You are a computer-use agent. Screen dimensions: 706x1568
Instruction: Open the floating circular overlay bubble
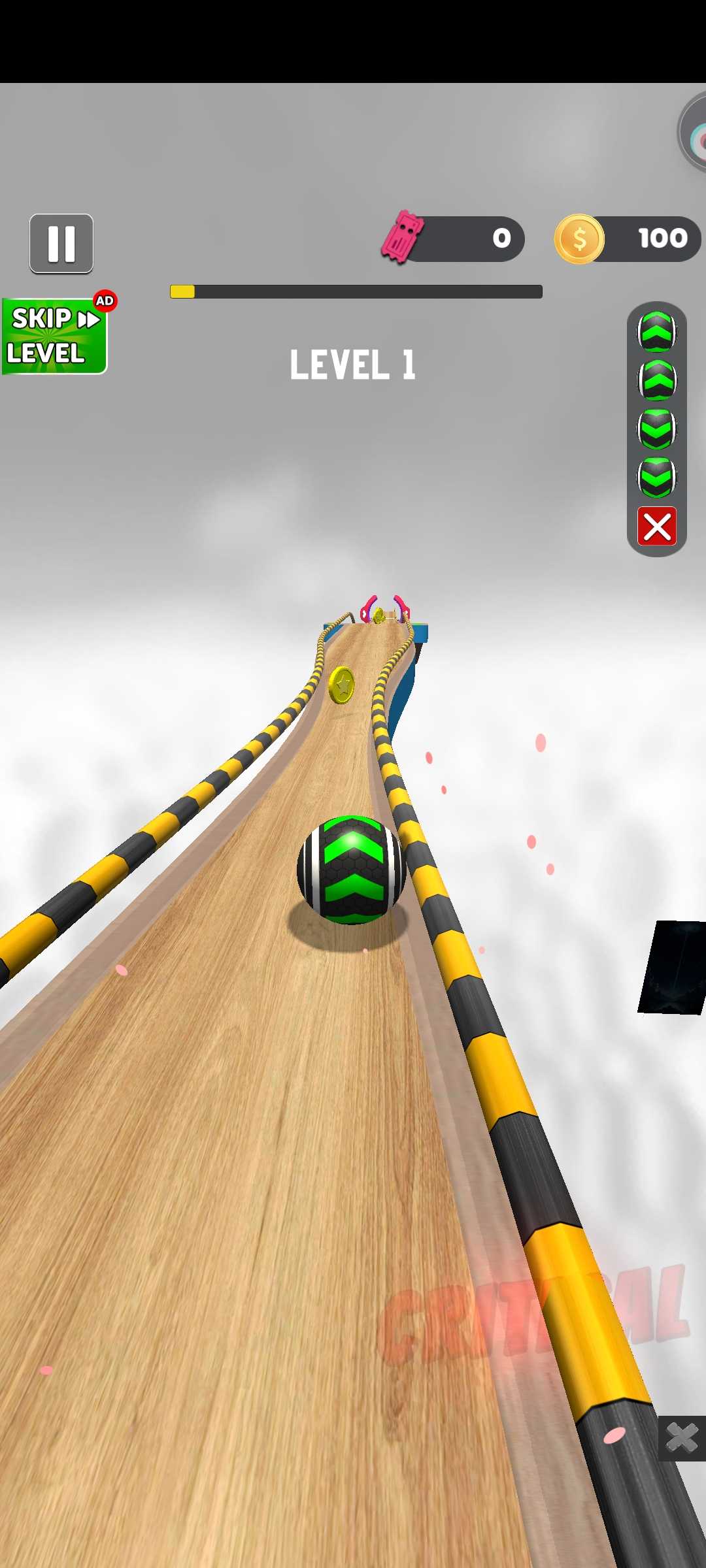tap(694, 134)
